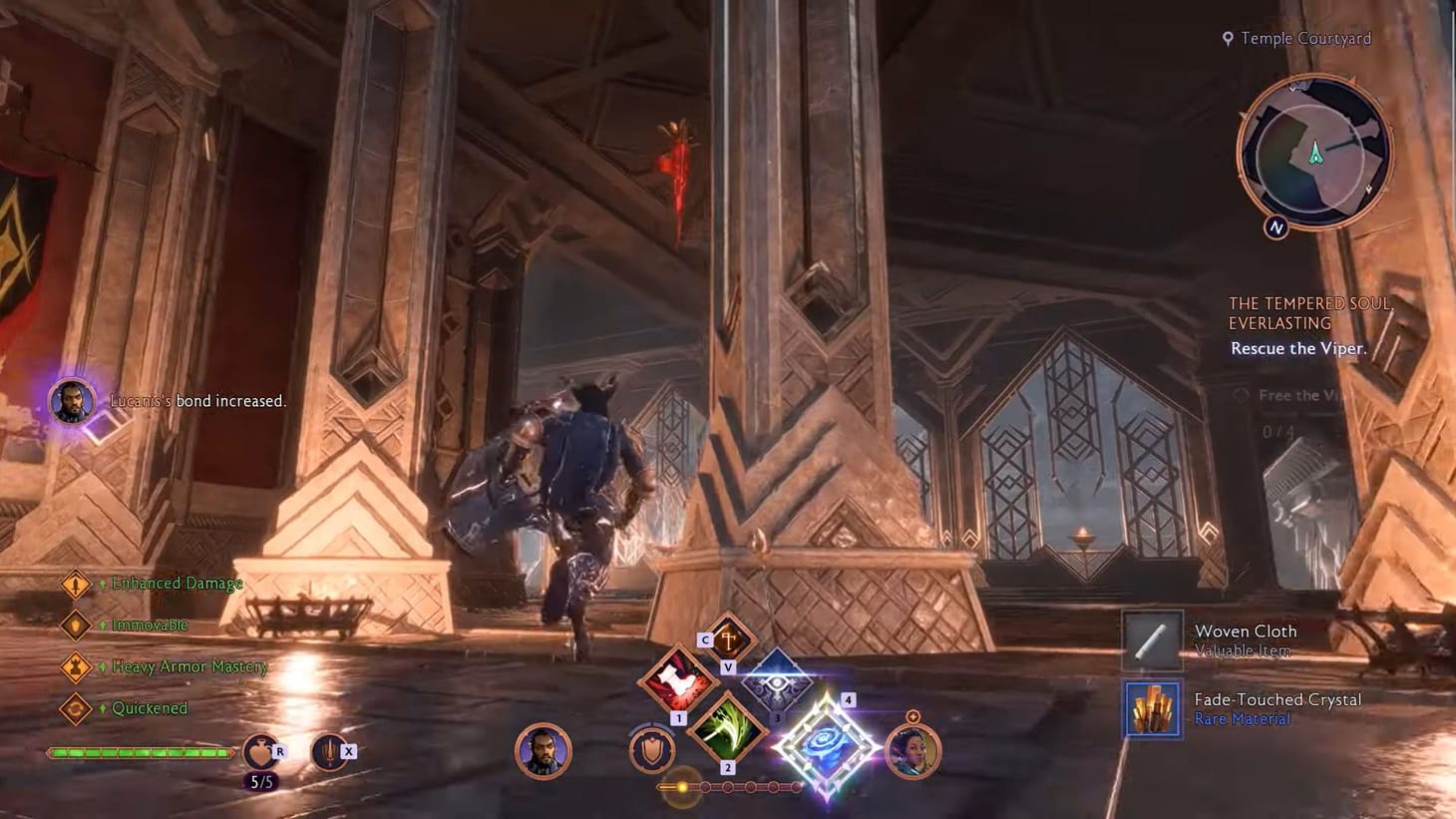Toggle the Immovable buff icon
This screenshot has height=819, width=1456.
(78, 625)
